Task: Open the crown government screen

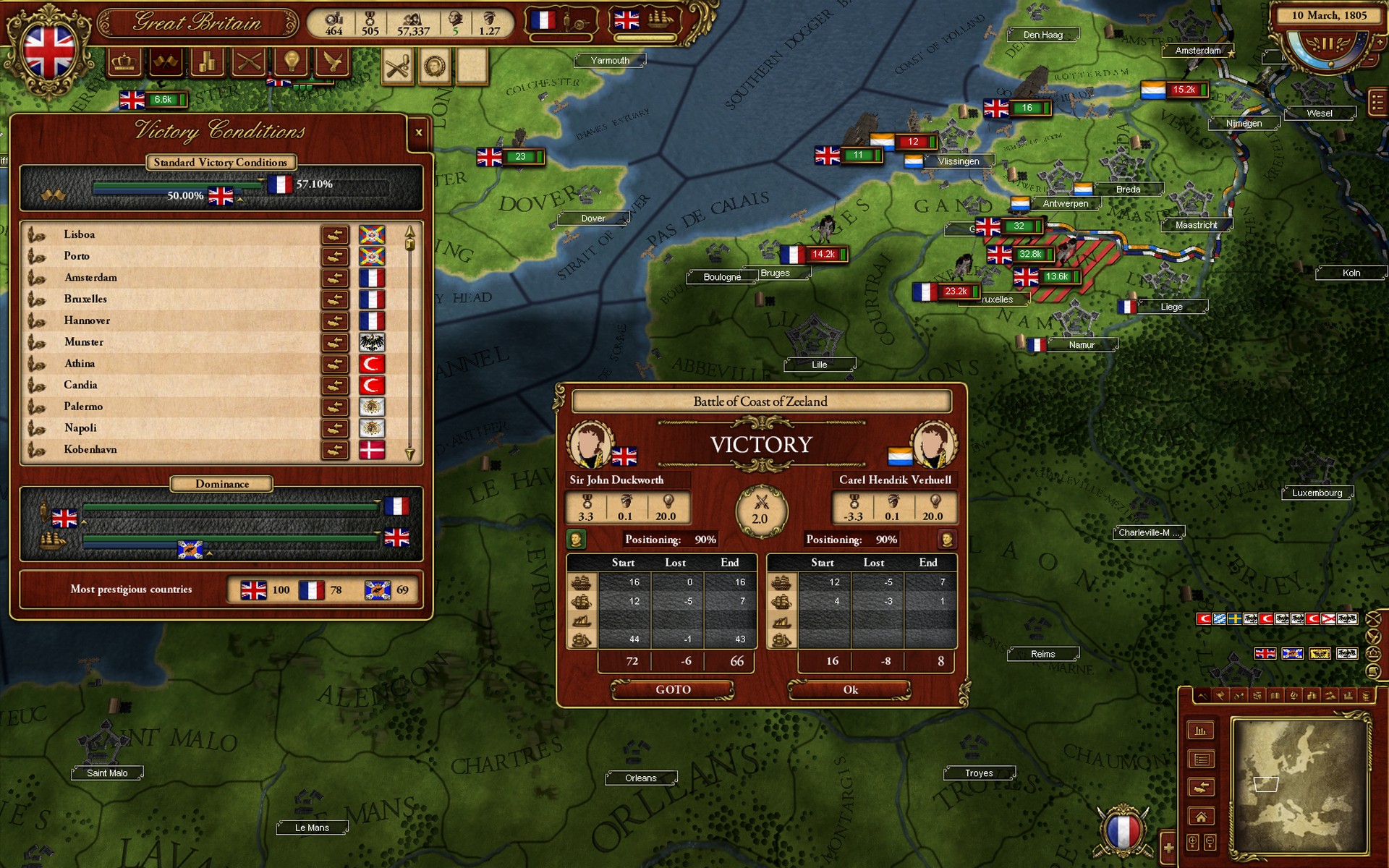Action: [x=124, y=63]
